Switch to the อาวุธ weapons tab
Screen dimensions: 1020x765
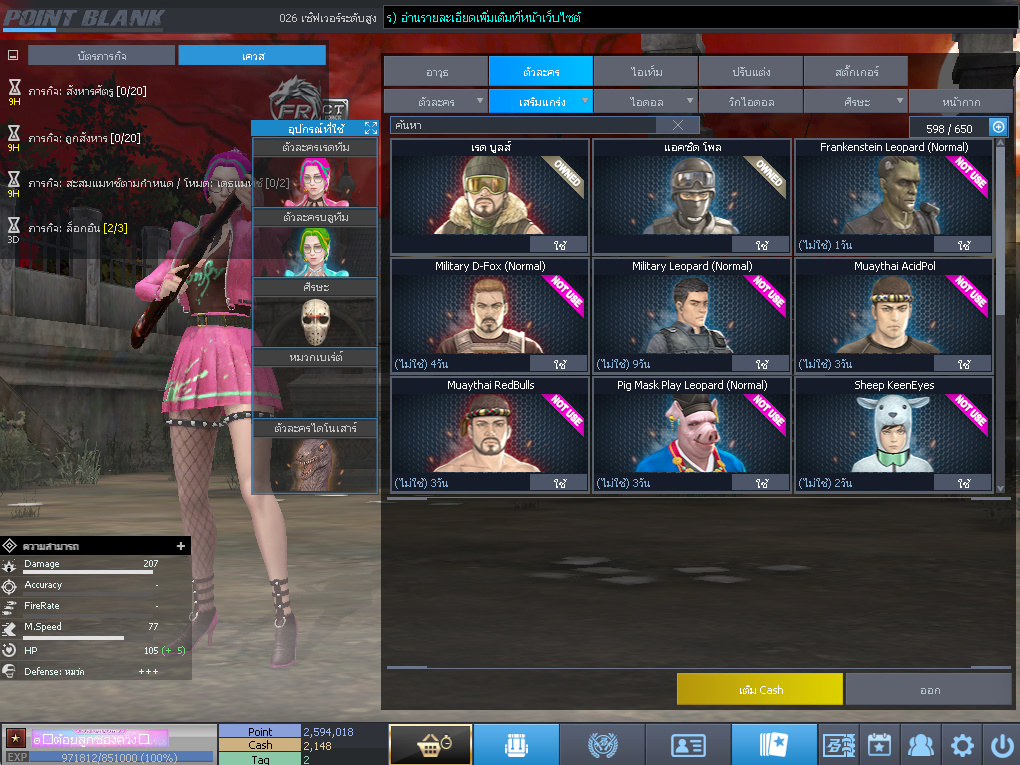coord(436,72)
